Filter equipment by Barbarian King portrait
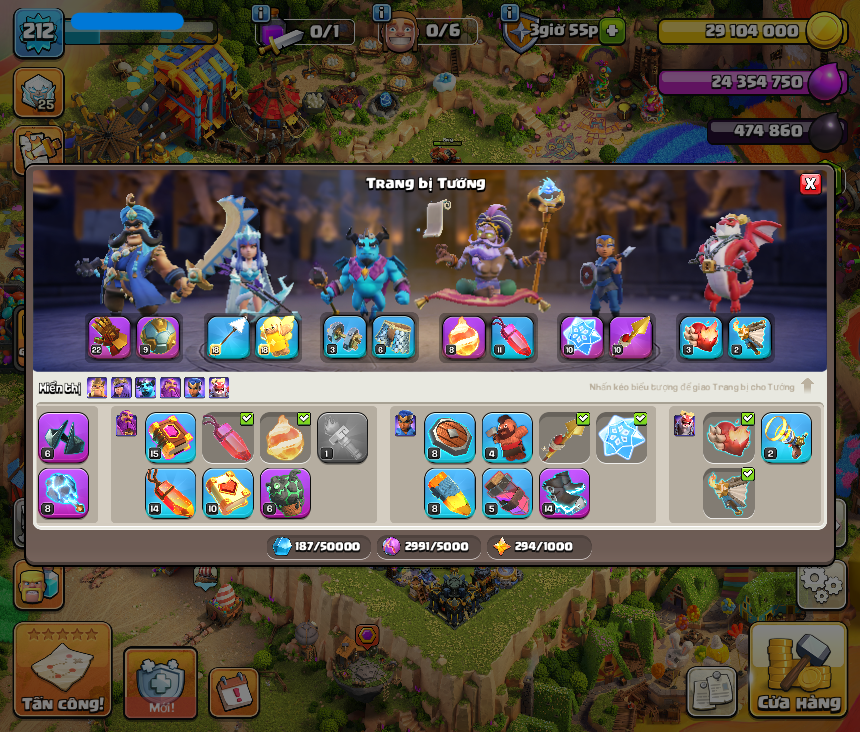The width and height of the screenshot is (860, 732). click(x=97, y=387)
